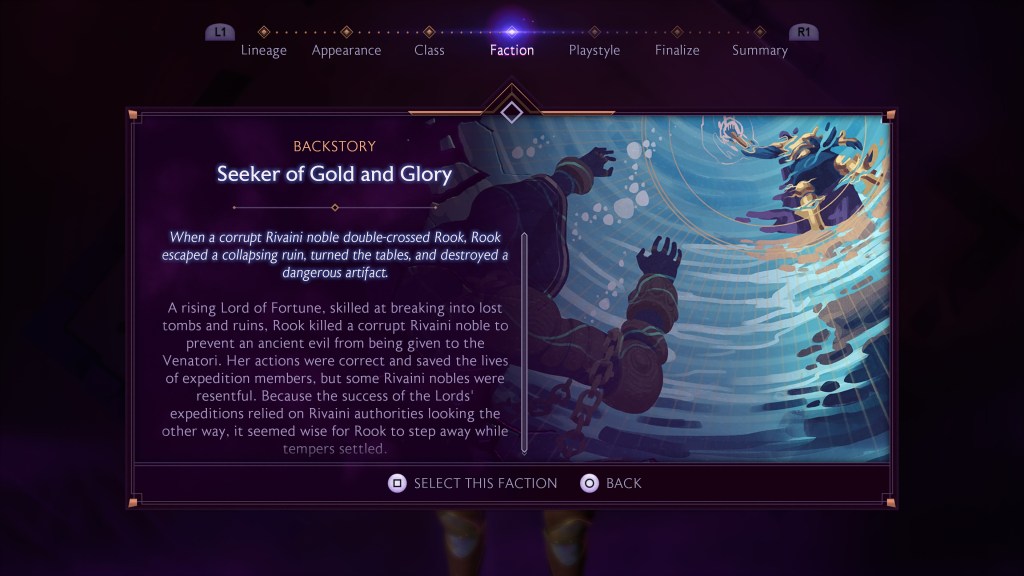Show the Summary tab
Viewport: 1024px width, 576px height.
(759, 50)
